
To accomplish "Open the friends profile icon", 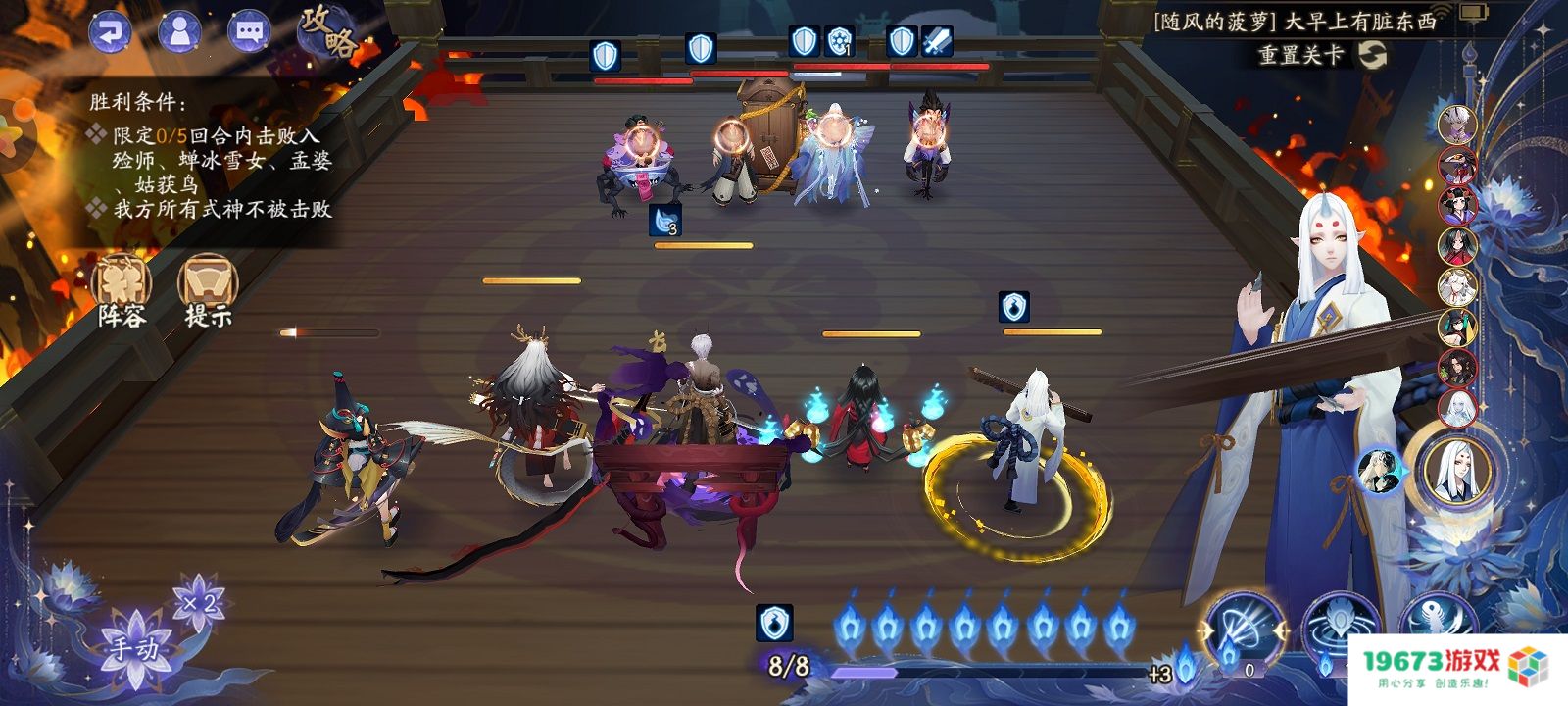I will 179,31.
